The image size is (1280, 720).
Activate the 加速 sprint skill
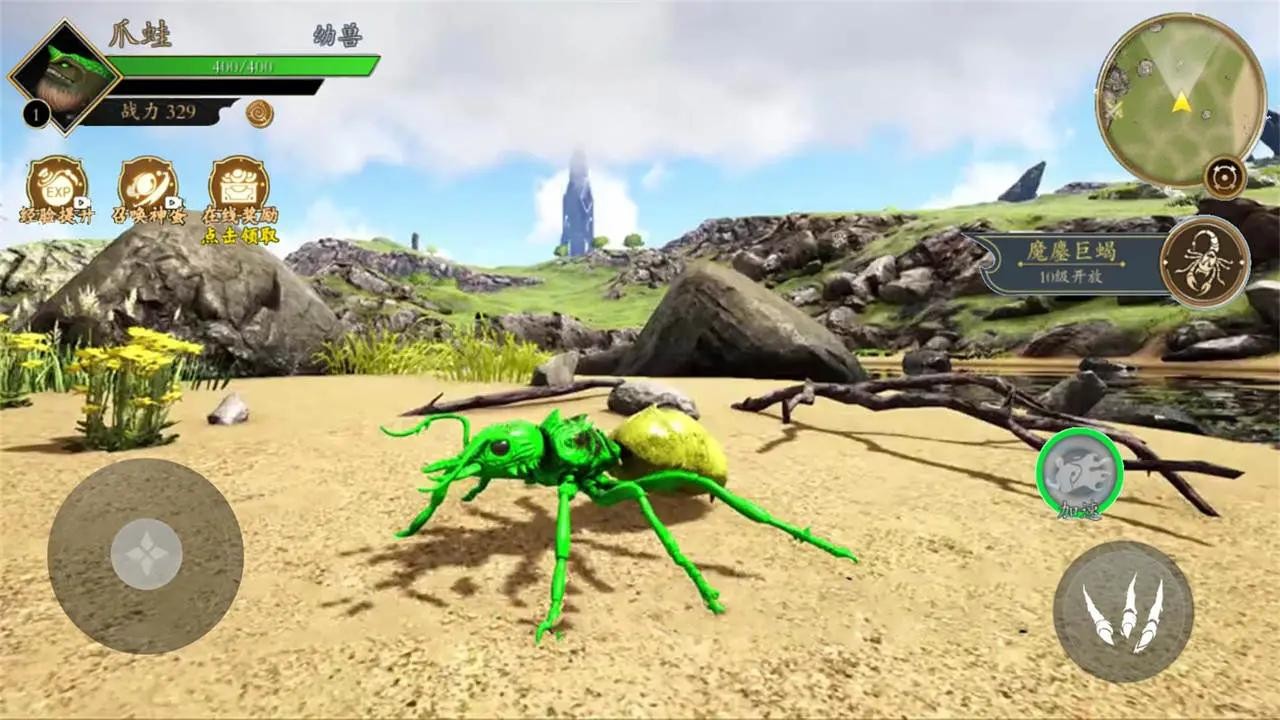pyautogui.click(x=1080, y=472)
